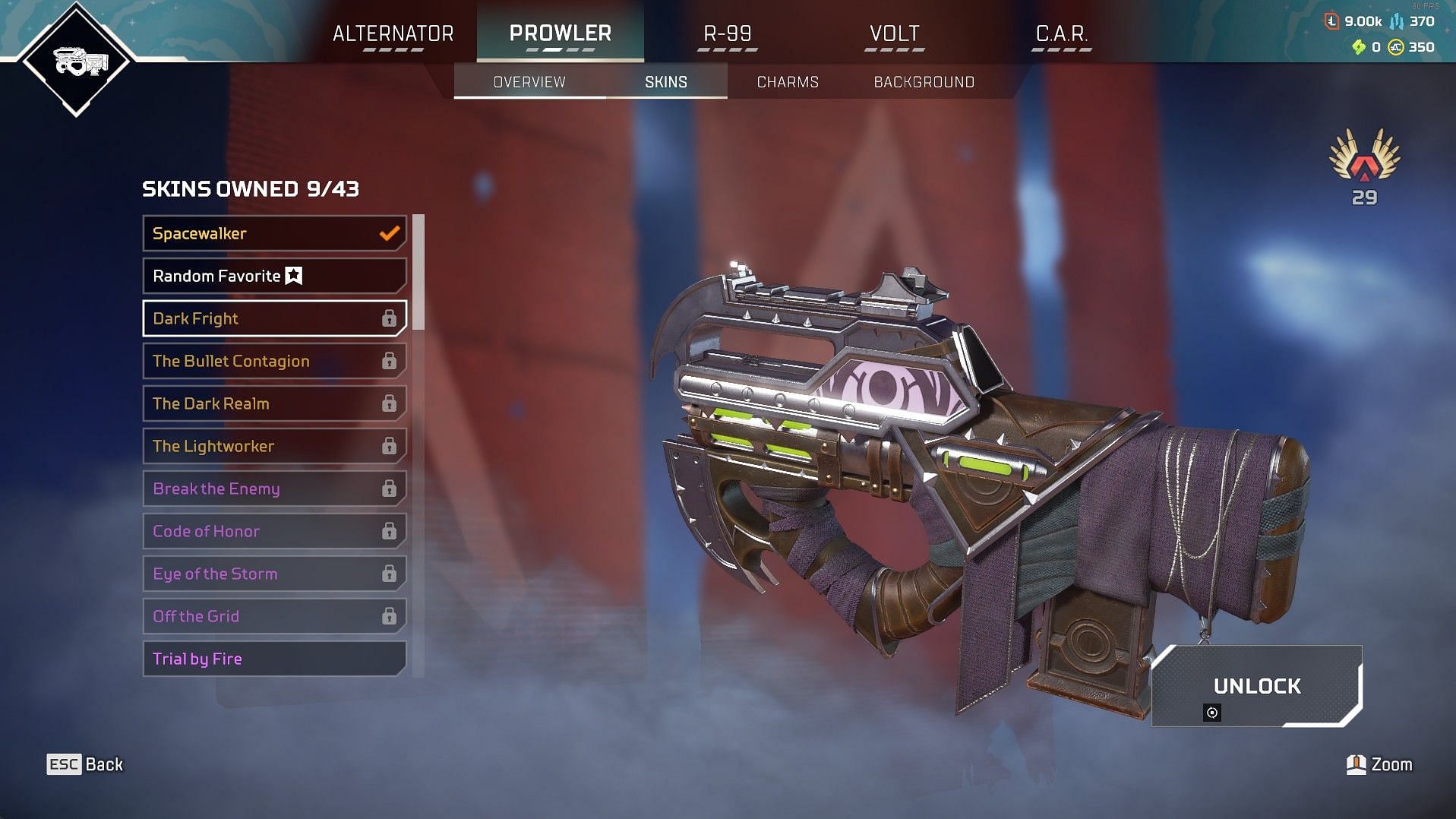Switch to the Alternator weapon tab
Screen dimensions: 1456x819
coord(393,33)
